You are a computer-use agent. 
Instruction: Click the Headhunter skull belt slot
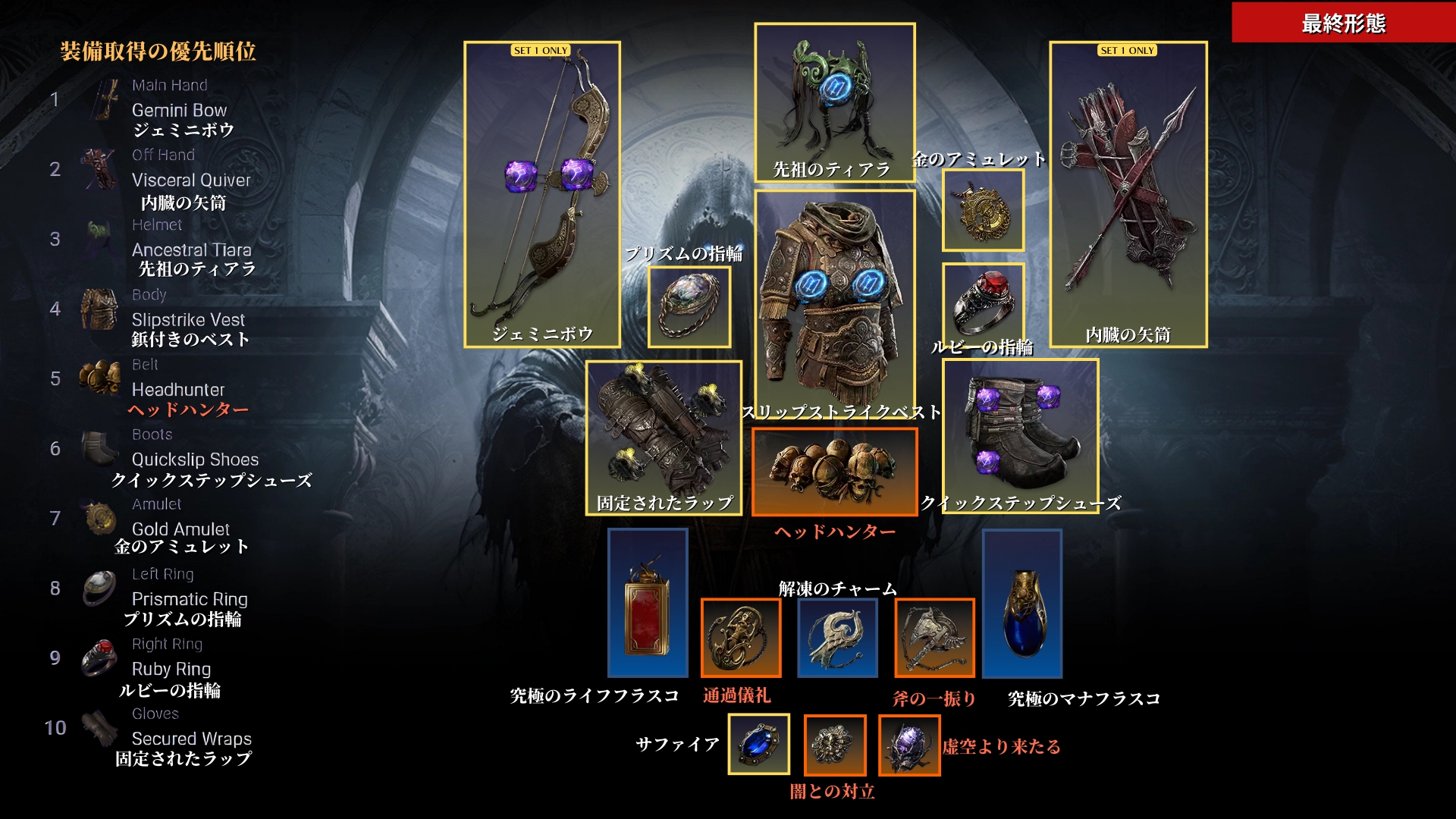[834, 472]
